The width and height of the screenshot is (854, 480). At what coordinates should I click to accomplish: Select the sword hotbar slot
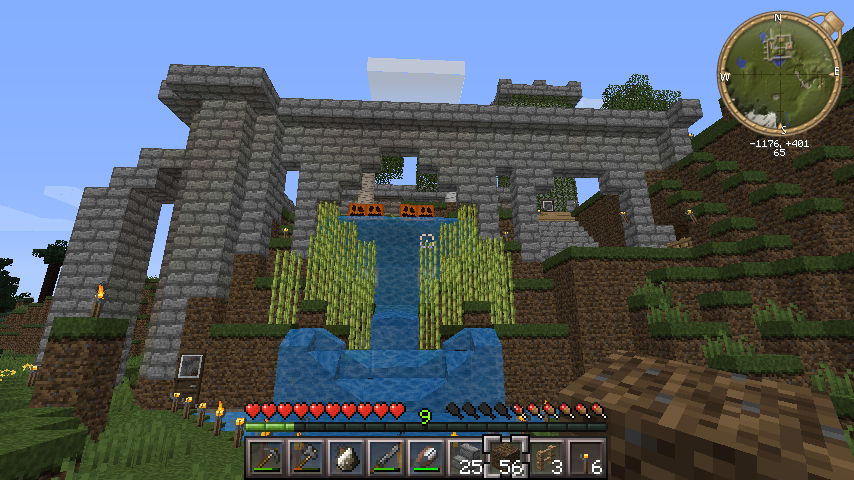386,457
